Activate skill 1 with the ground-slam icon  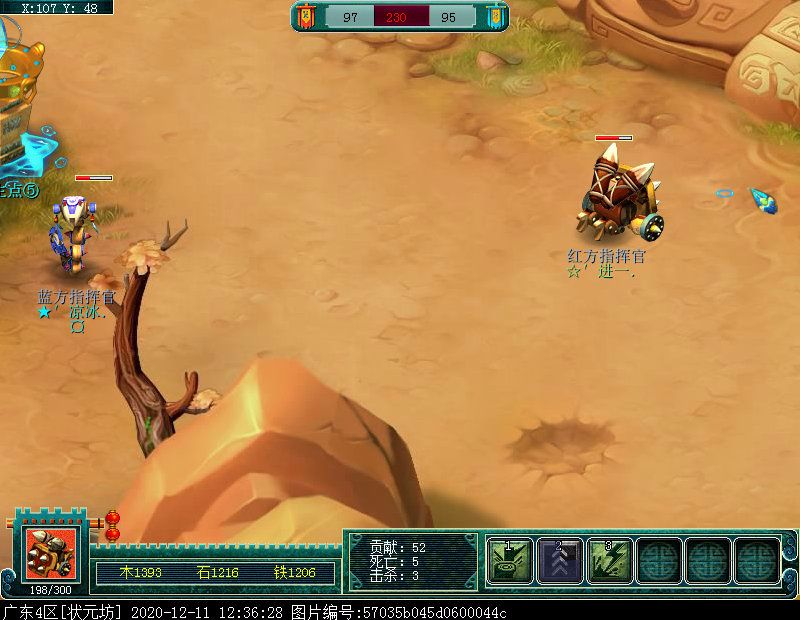click(510, 560)
